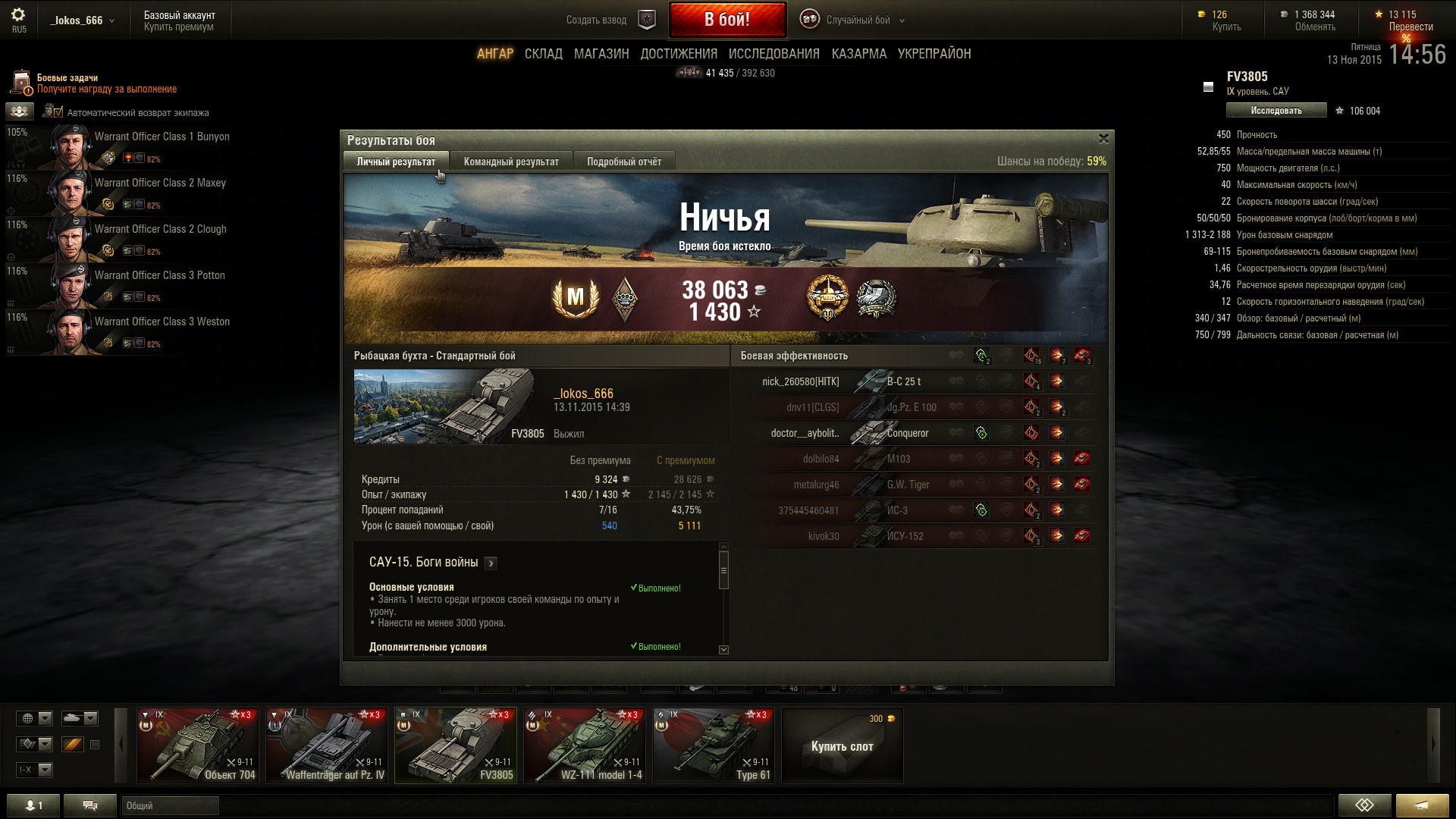Select the WZ-111 model 1-4 tank
Image resolution: width=1456 pixels, height=819 pixels.
(585, 745)
